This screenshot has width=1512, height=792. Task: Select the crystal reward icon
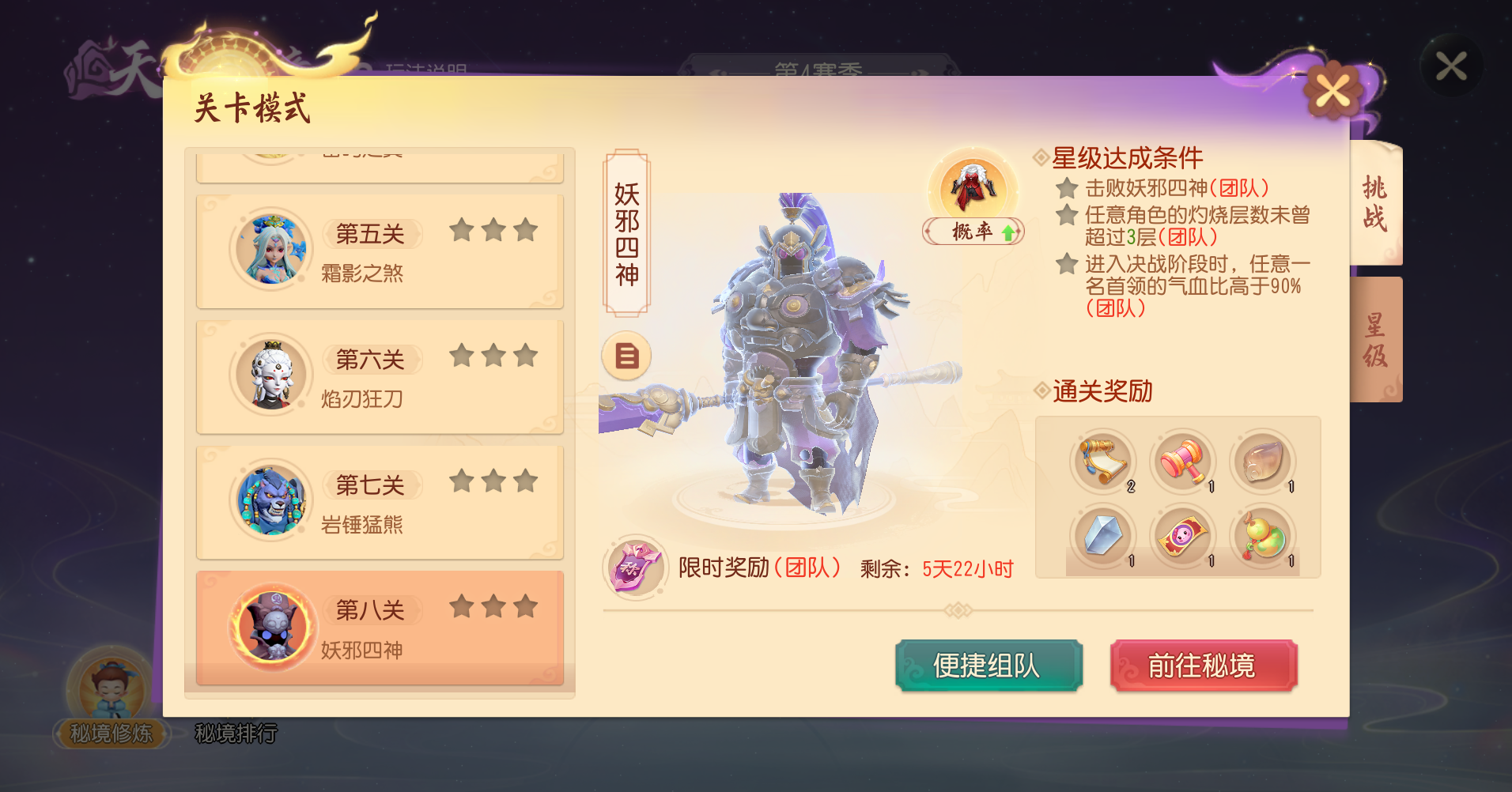[1103, 537]
